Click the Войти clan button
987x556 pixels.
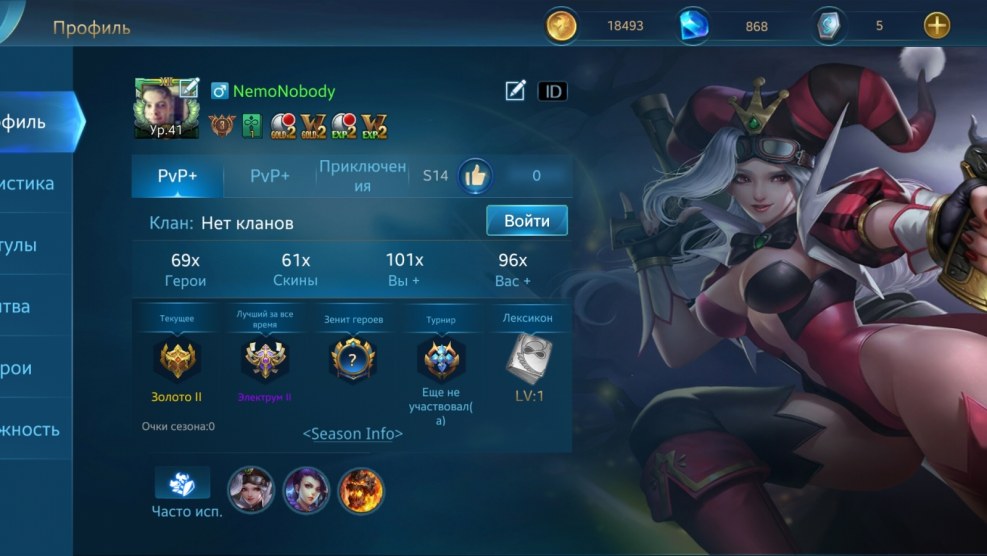(526, 220)
